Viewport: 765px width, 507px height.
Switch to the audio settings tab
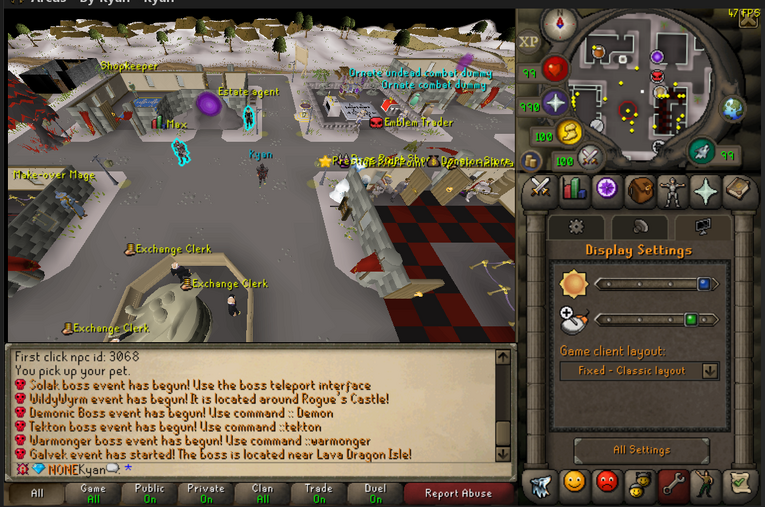tap(639, 227)
